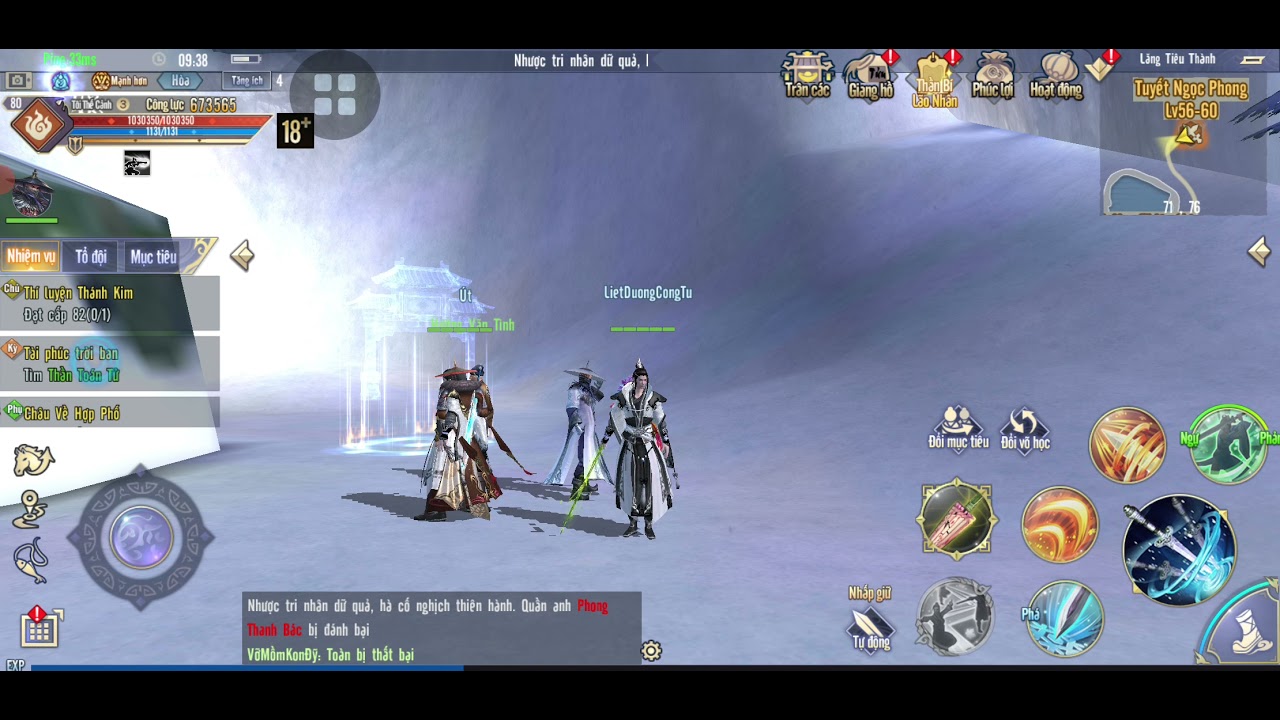
Task: Switch to the Mục tiêu tab
Action: click(153, 257)
